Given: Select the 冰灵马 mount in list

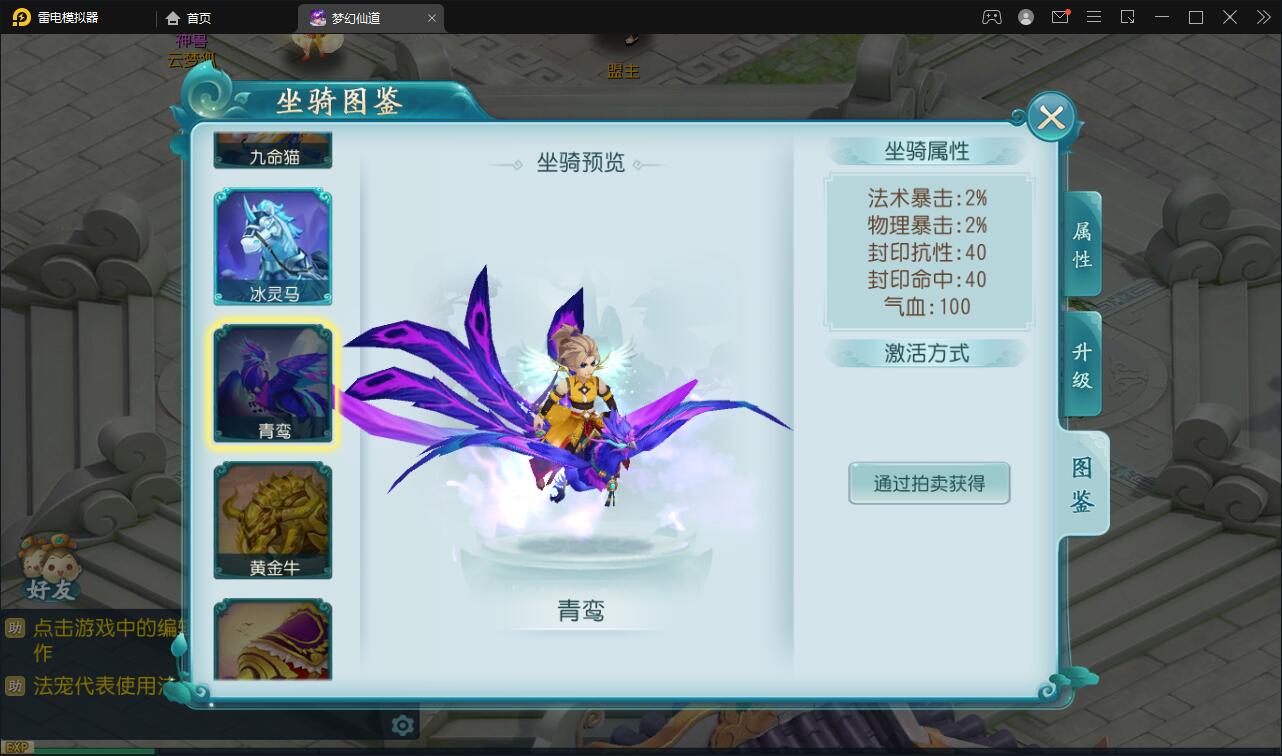Looking at the screenshot, I should 271,247.
